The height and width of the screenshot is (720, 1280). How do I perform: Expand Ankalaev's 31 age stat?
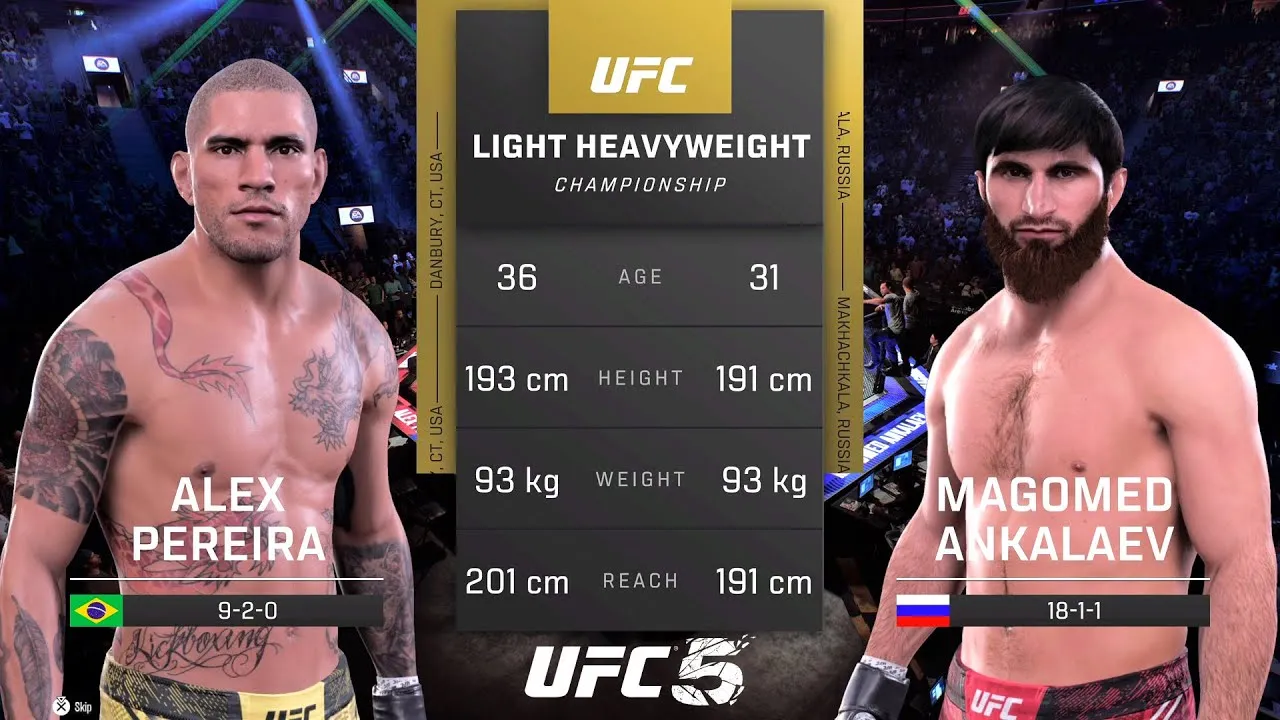click(765, 276)
